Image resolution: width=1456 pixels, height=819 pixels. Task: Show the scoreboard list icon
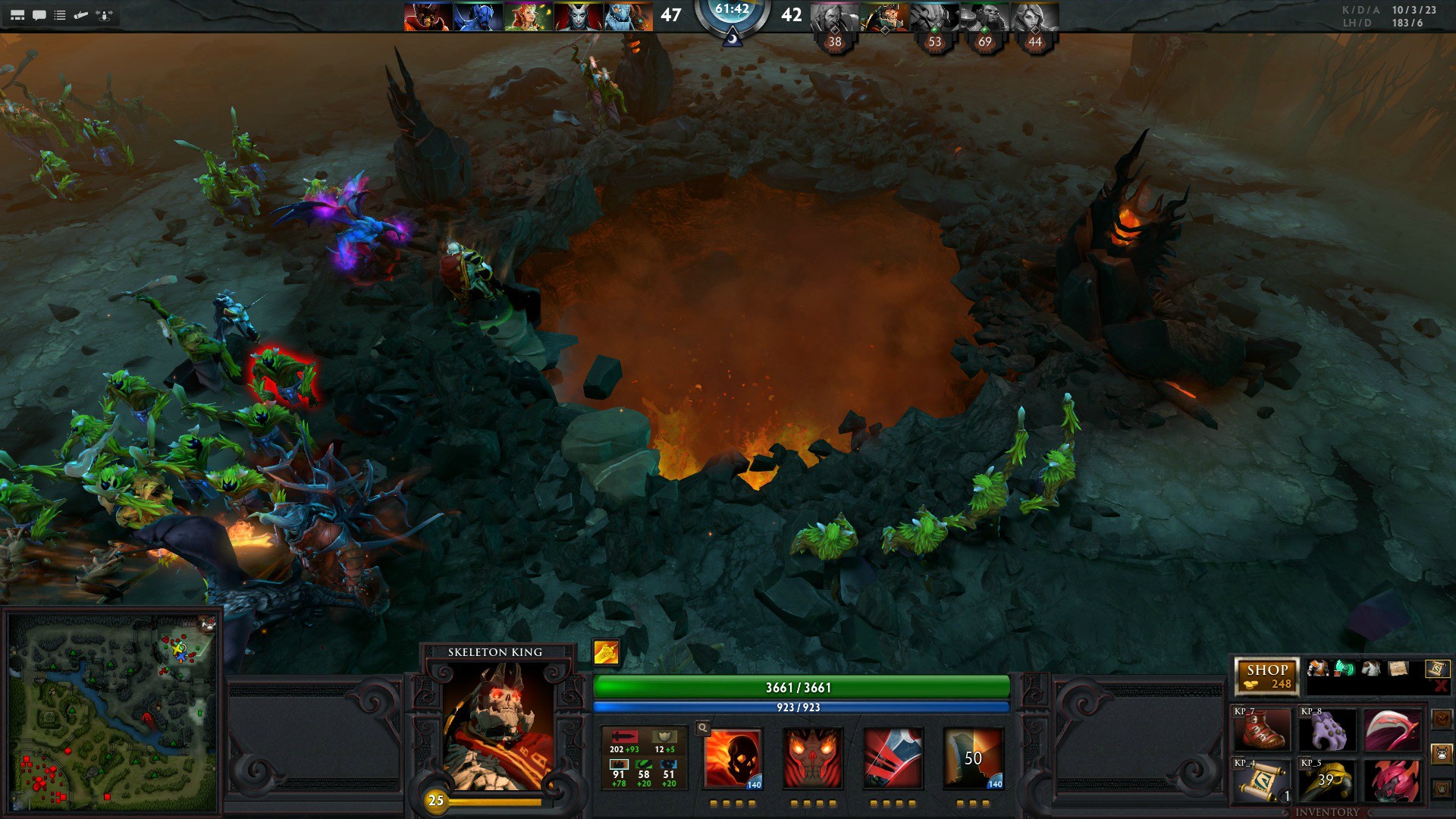(60, 15)
